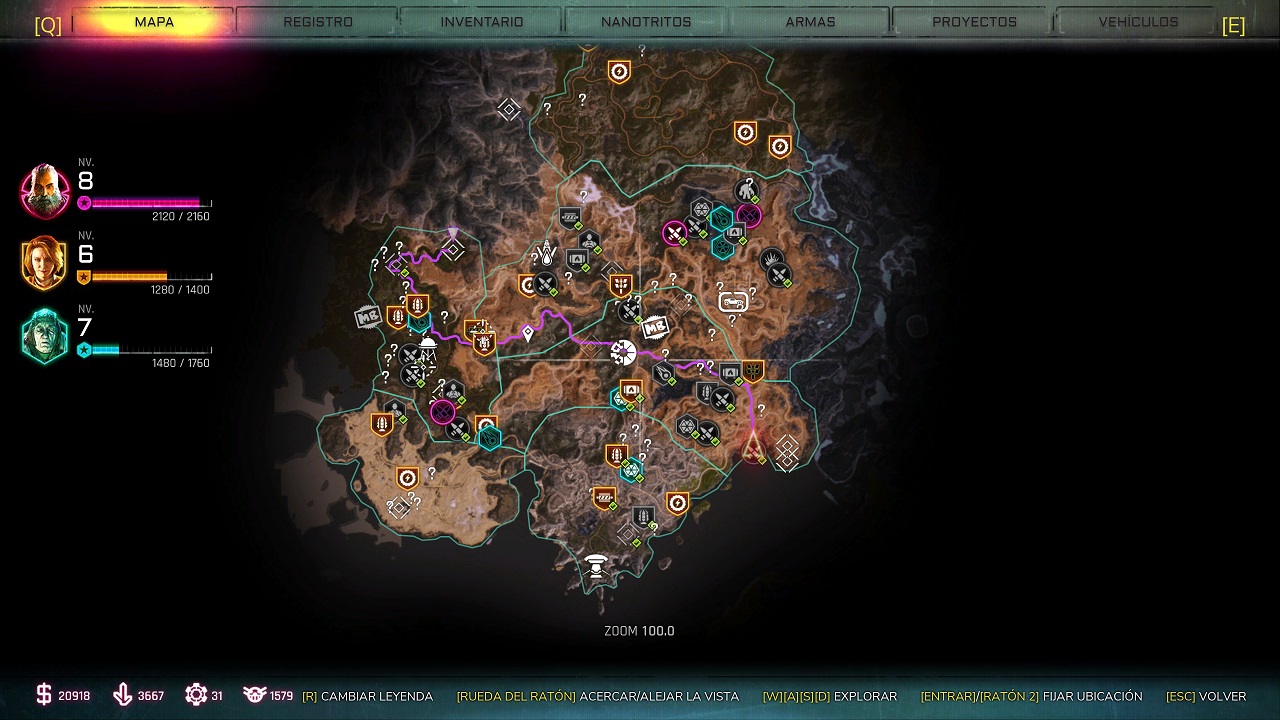
Task: Open the Inventario tab
Action: tap(482, 22)
